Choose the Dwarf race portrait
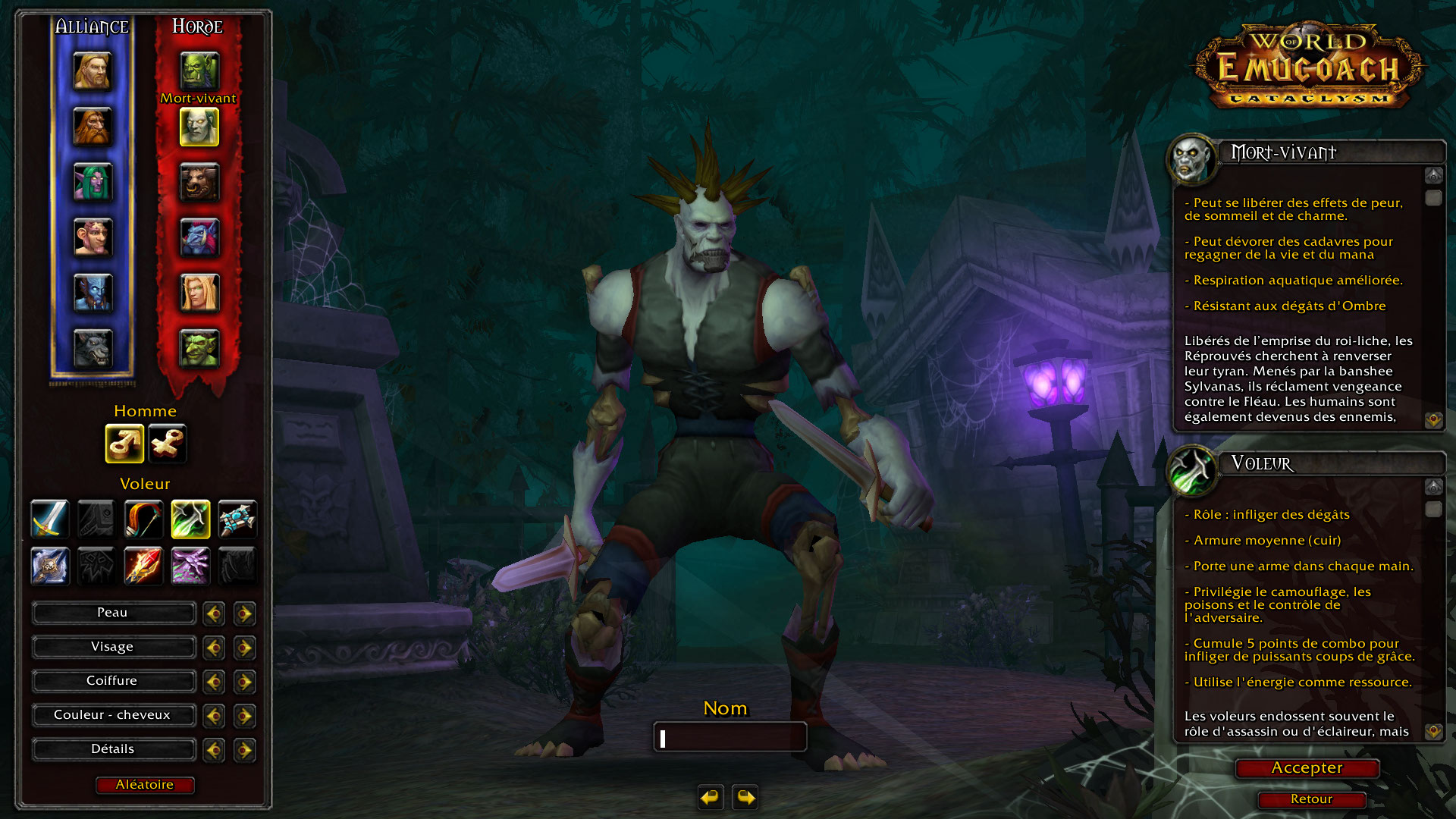The image size is (1456, 819). [93, 126]
